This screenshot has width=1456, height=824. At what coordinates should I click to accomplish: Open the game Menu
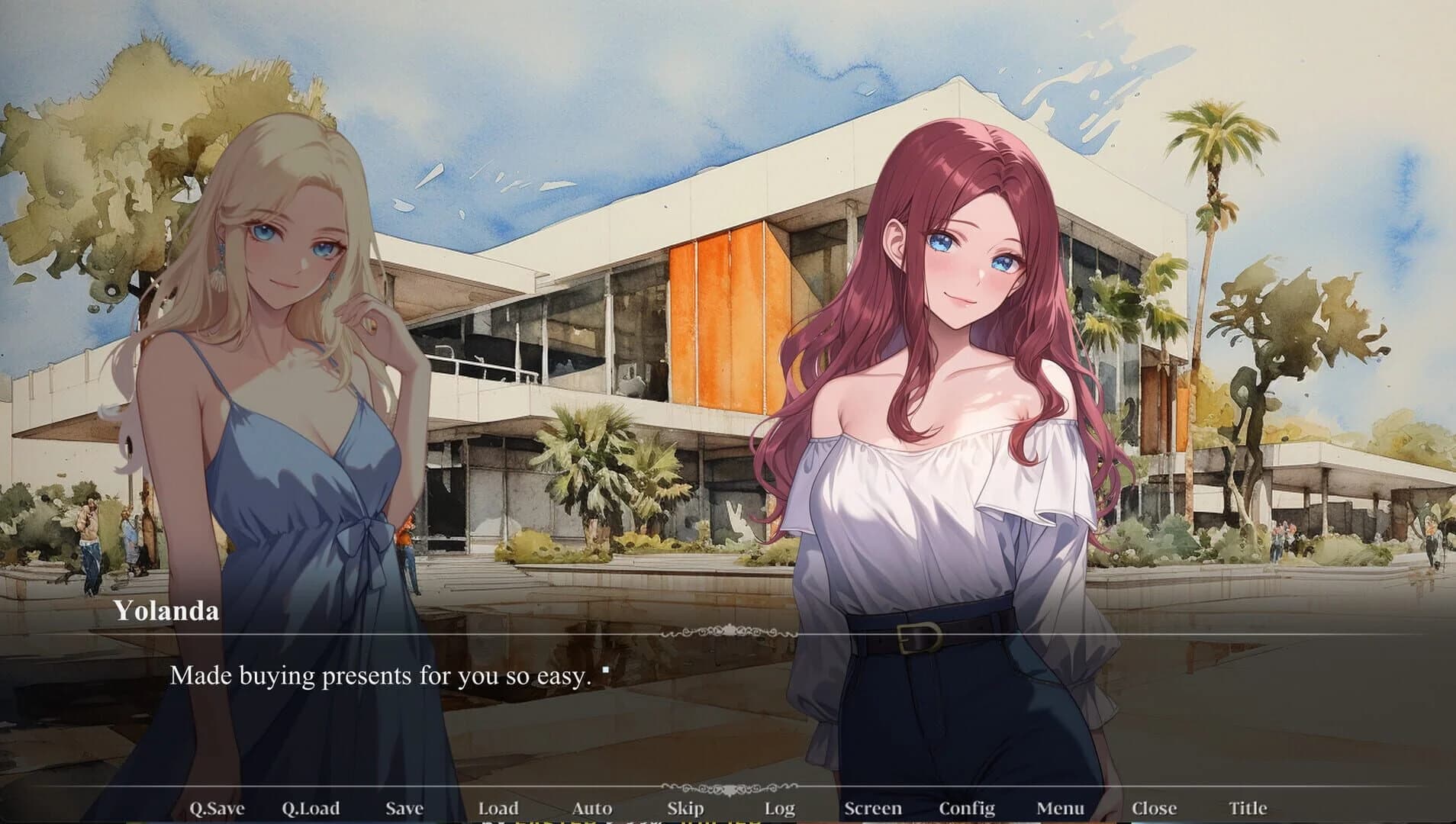pos(1061,807)
